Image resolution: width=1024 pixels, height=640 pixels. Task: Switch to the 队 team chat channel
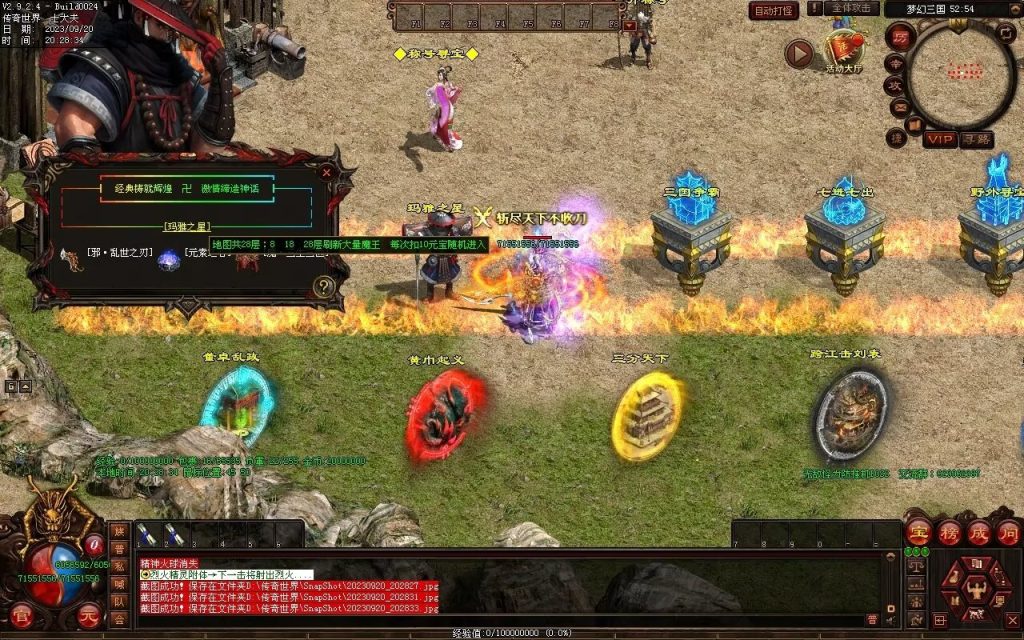click(x=119, y=601)
